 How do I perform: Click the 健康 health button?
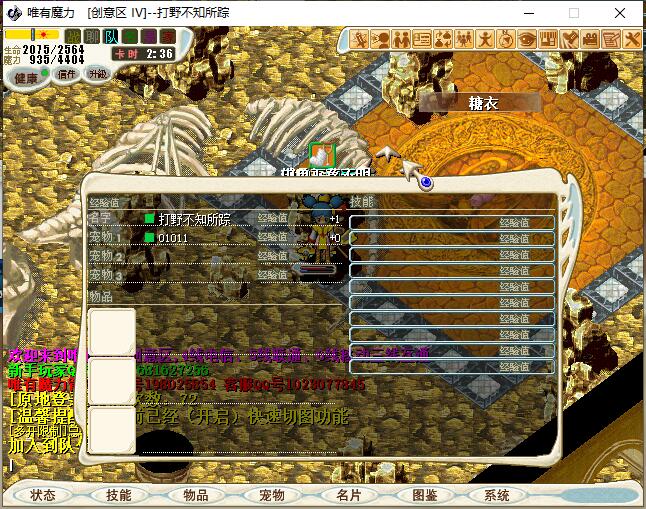(26, 77)
